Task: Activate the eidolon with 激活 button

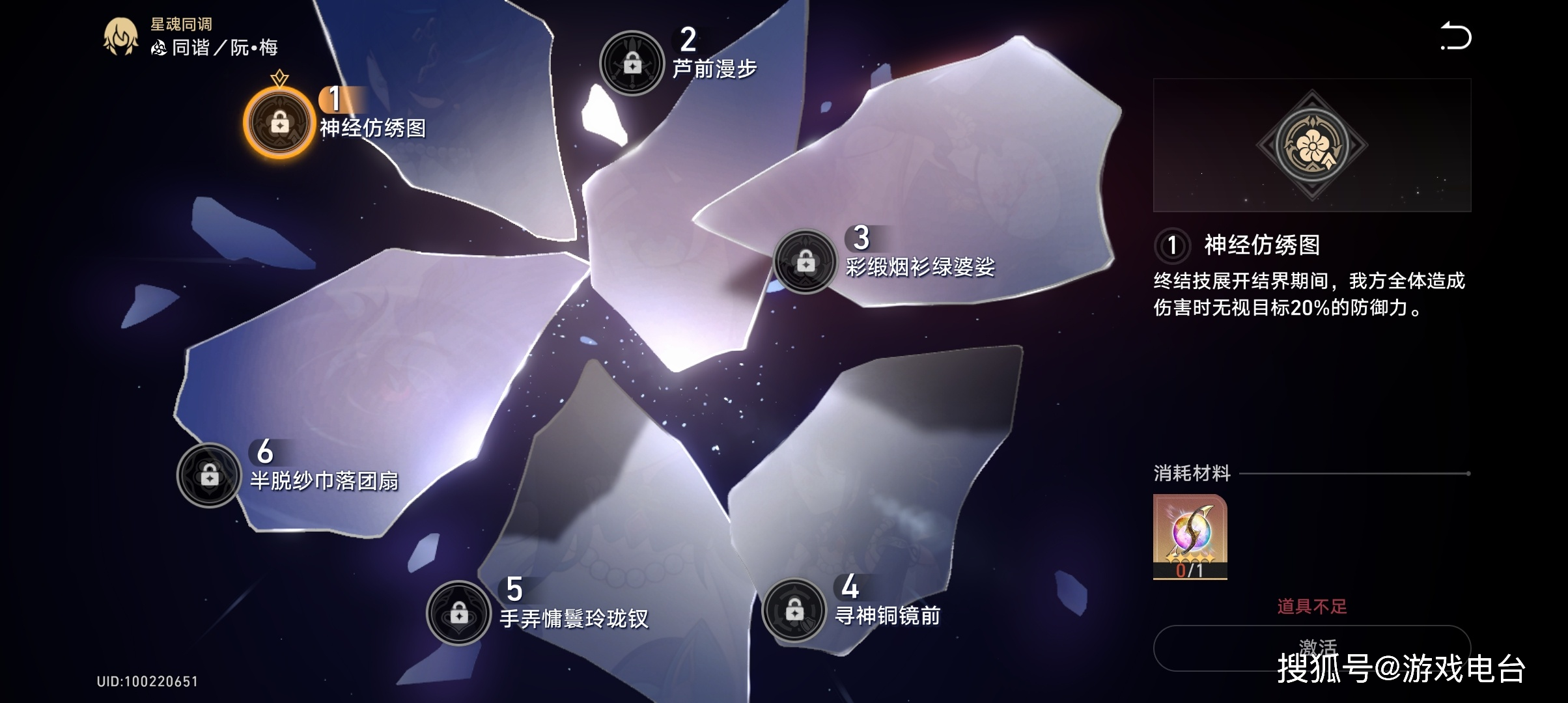Action: [1311, 648]
